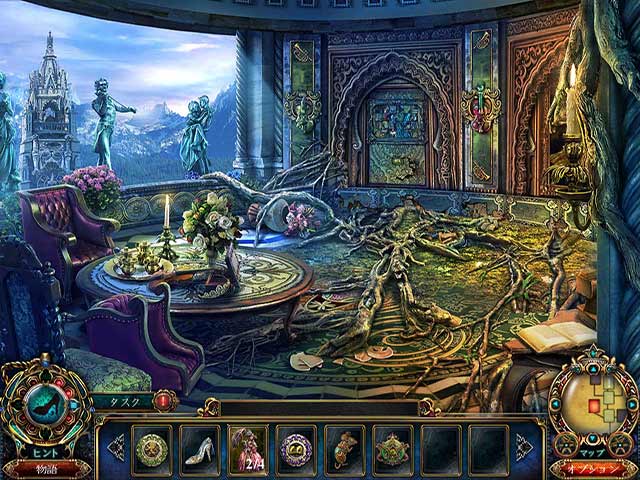This screenshot has width=640, height=480.
Task: Select the glass slipper inventory item
Action: [200, 449]
